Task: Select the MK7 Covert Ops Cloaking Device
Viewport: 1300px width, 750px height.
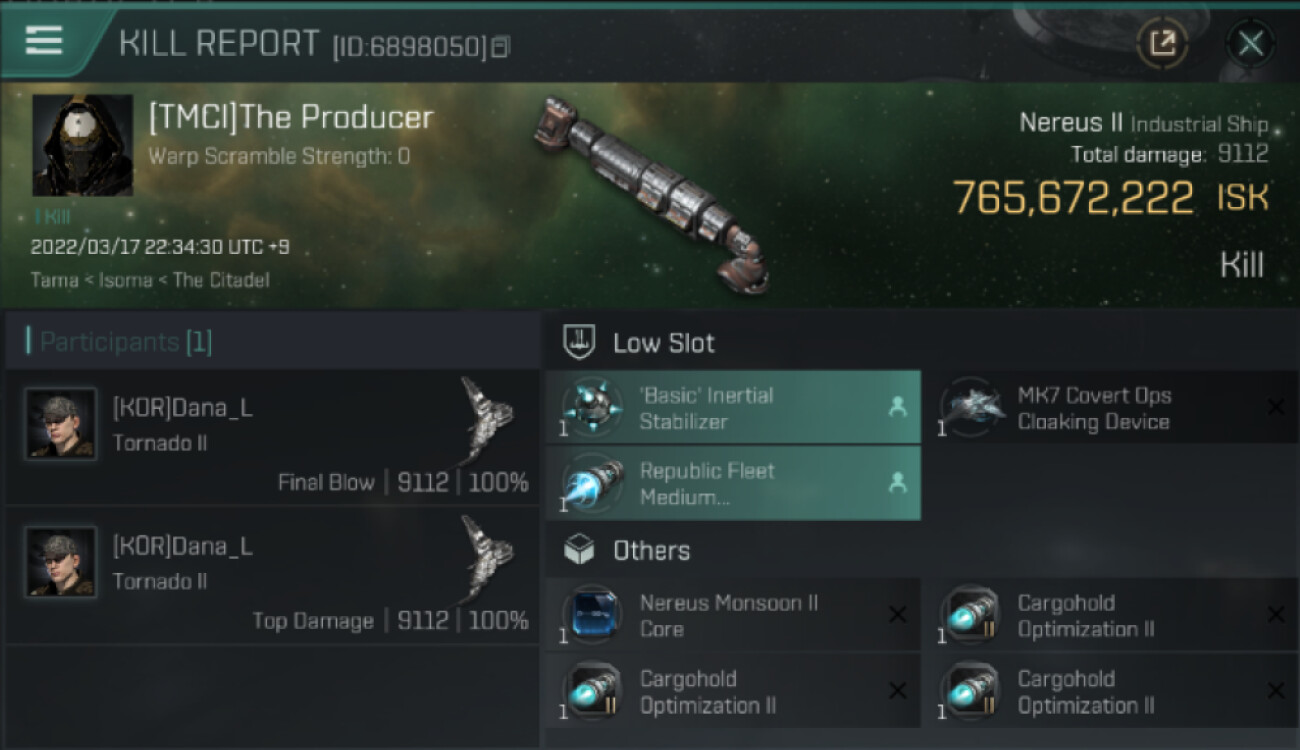Action: pyautogui.click(x=1111, y=408)
